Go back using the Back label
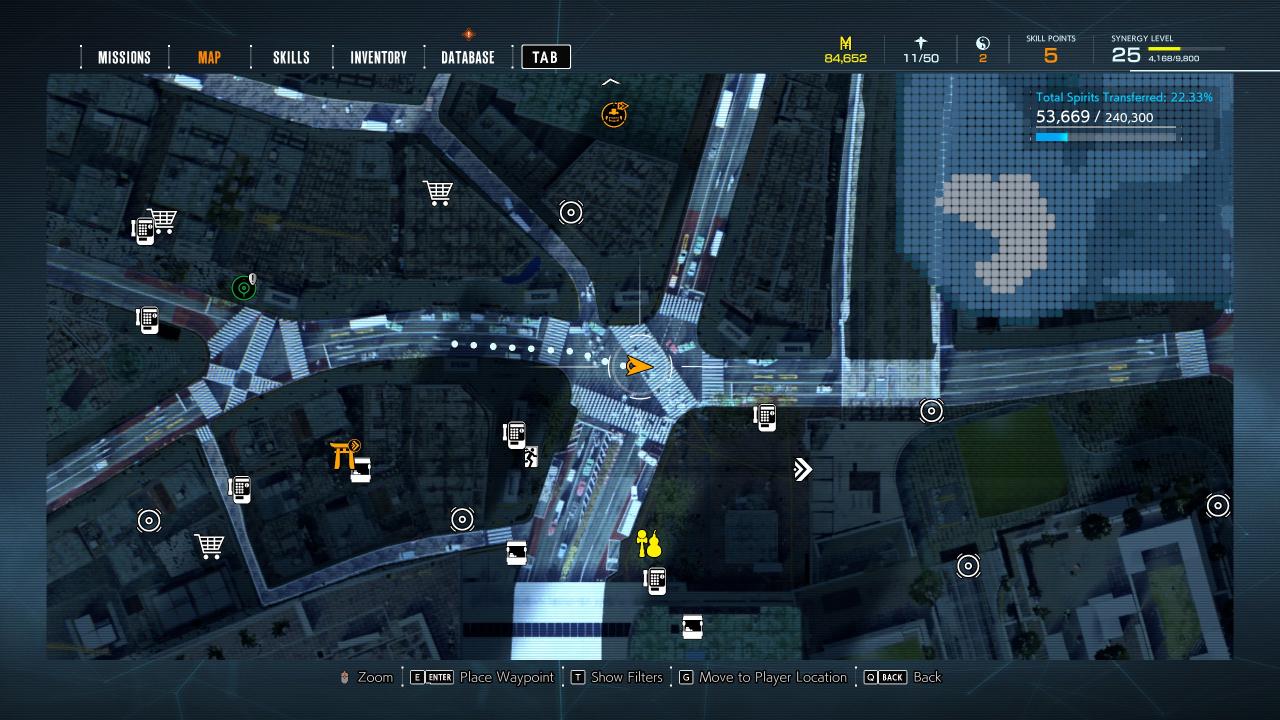This screenshot has height=720, width=1280. click(926, 677)
